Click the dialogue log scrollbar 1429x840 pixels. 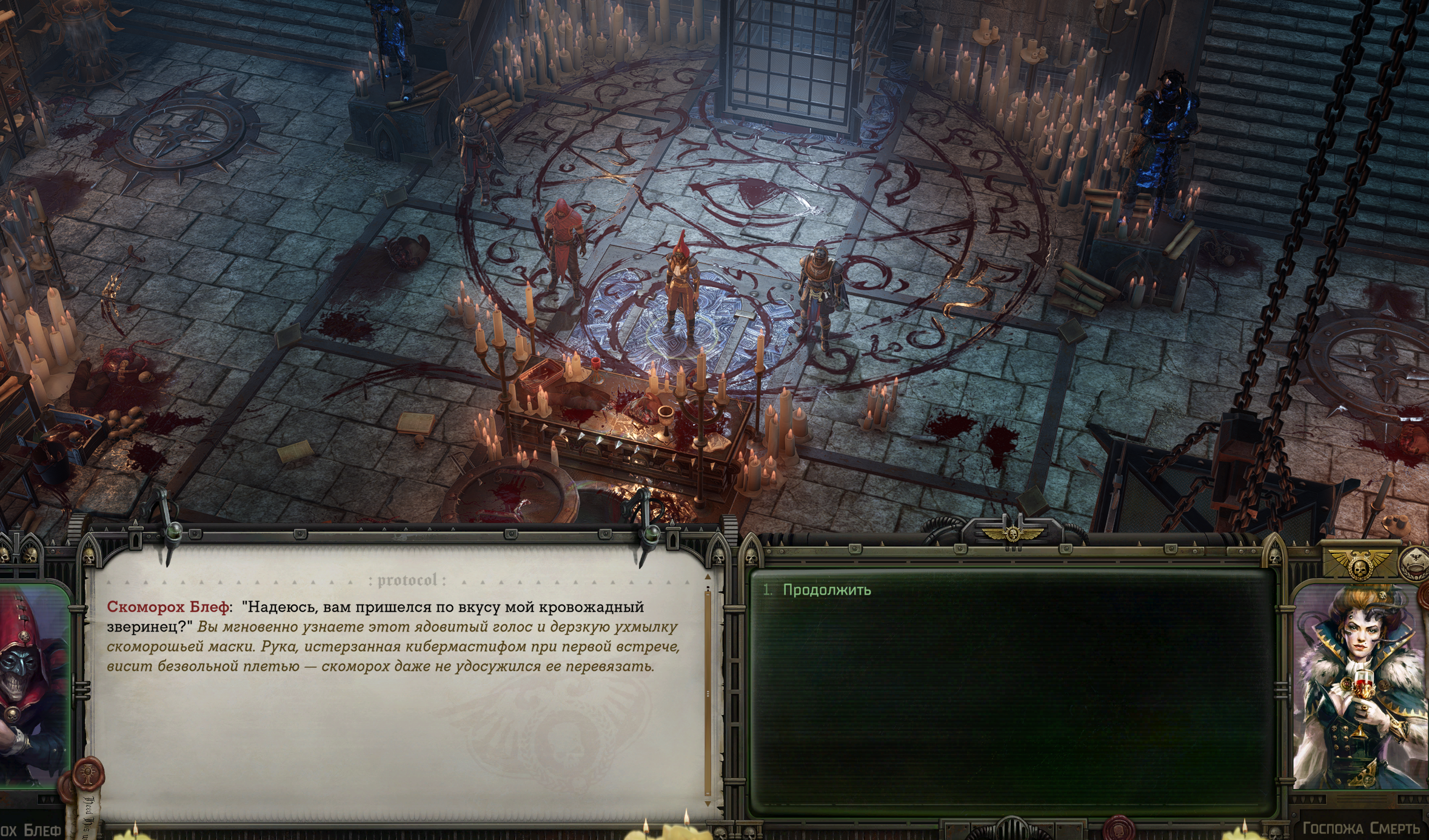coord(708,691)
